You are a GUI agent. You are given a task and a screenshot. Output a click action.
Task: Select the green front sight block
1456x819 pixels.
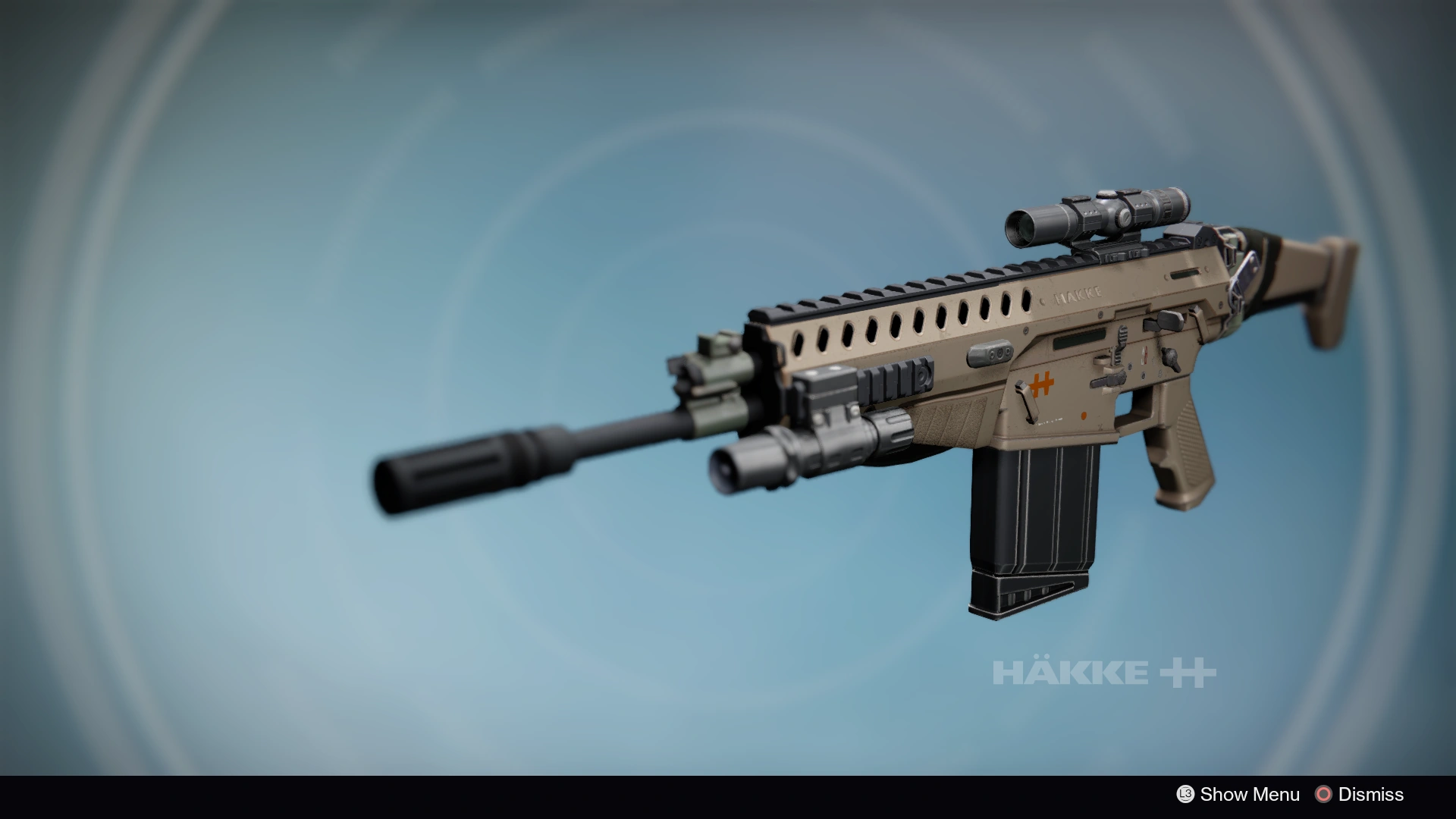coord(717,364)
